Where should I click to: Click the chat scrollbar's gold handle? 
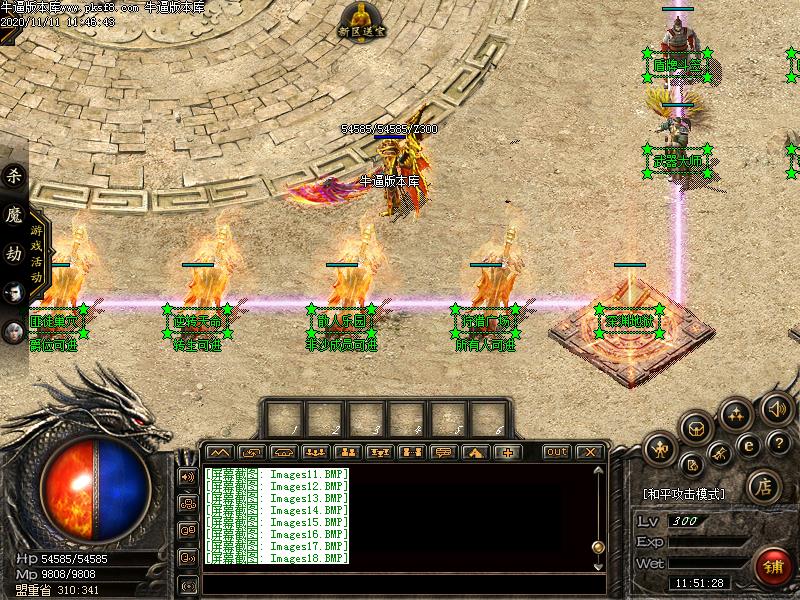coord(597,546)
